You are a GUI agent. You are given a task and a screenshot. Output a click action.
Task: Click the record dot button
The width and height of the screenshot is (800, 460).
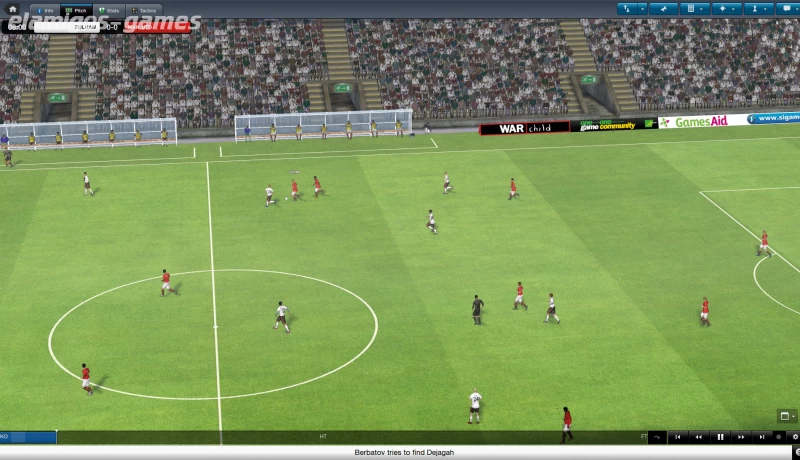click(x=779, y=437)
